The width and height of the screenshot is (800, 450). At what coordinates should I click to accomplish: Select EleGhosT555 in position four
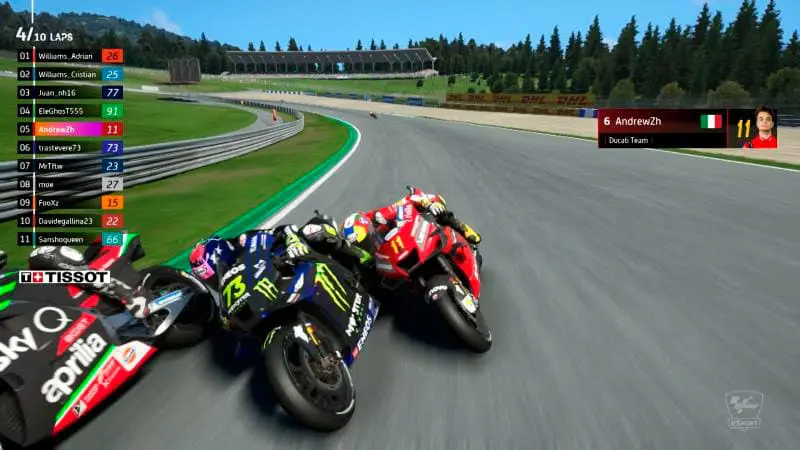pos(68,111)
